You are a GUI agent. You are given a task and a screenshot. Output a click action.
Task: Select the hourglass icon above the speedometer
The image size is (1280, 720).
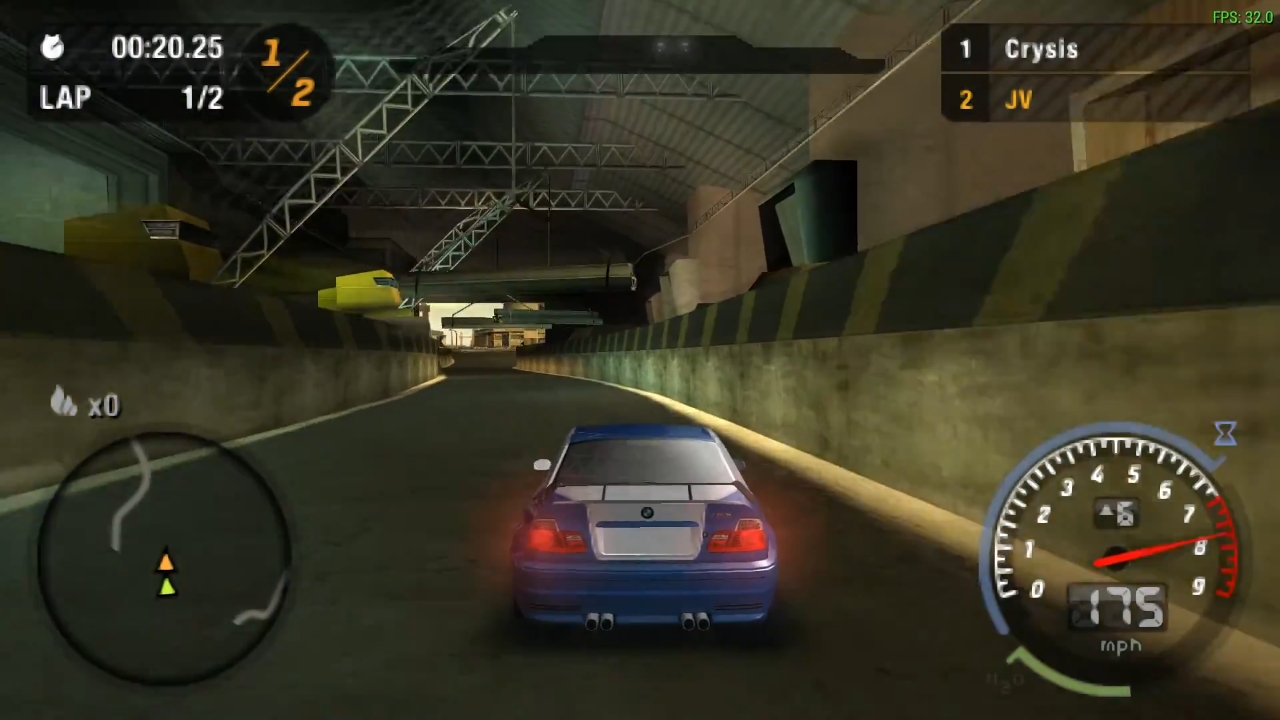pos(1226,432)
